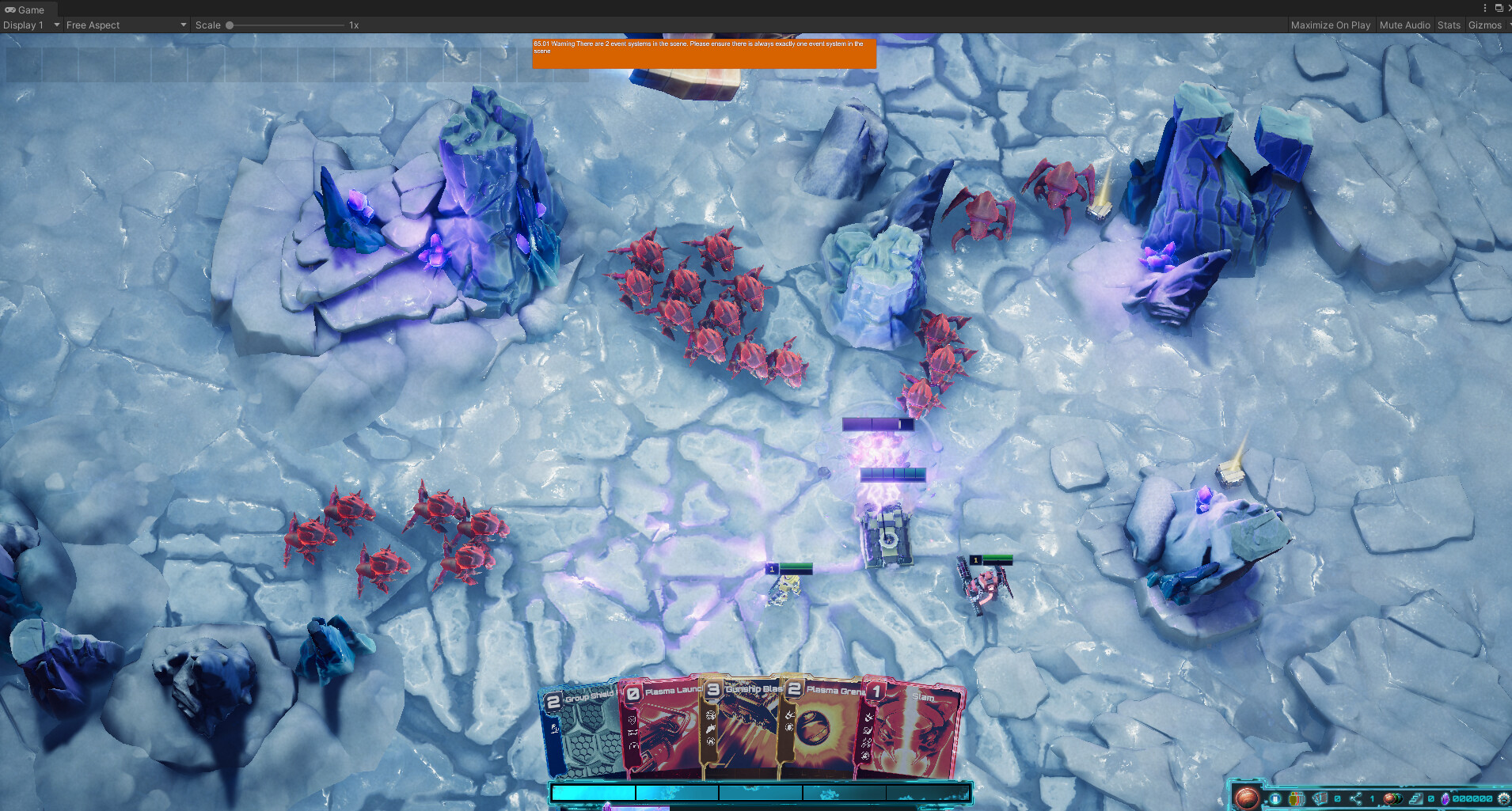The image size is (1512, 811).
Task: Click the purple crystal resource icon
Action: pyautogui.click(x=1446, y=798)
